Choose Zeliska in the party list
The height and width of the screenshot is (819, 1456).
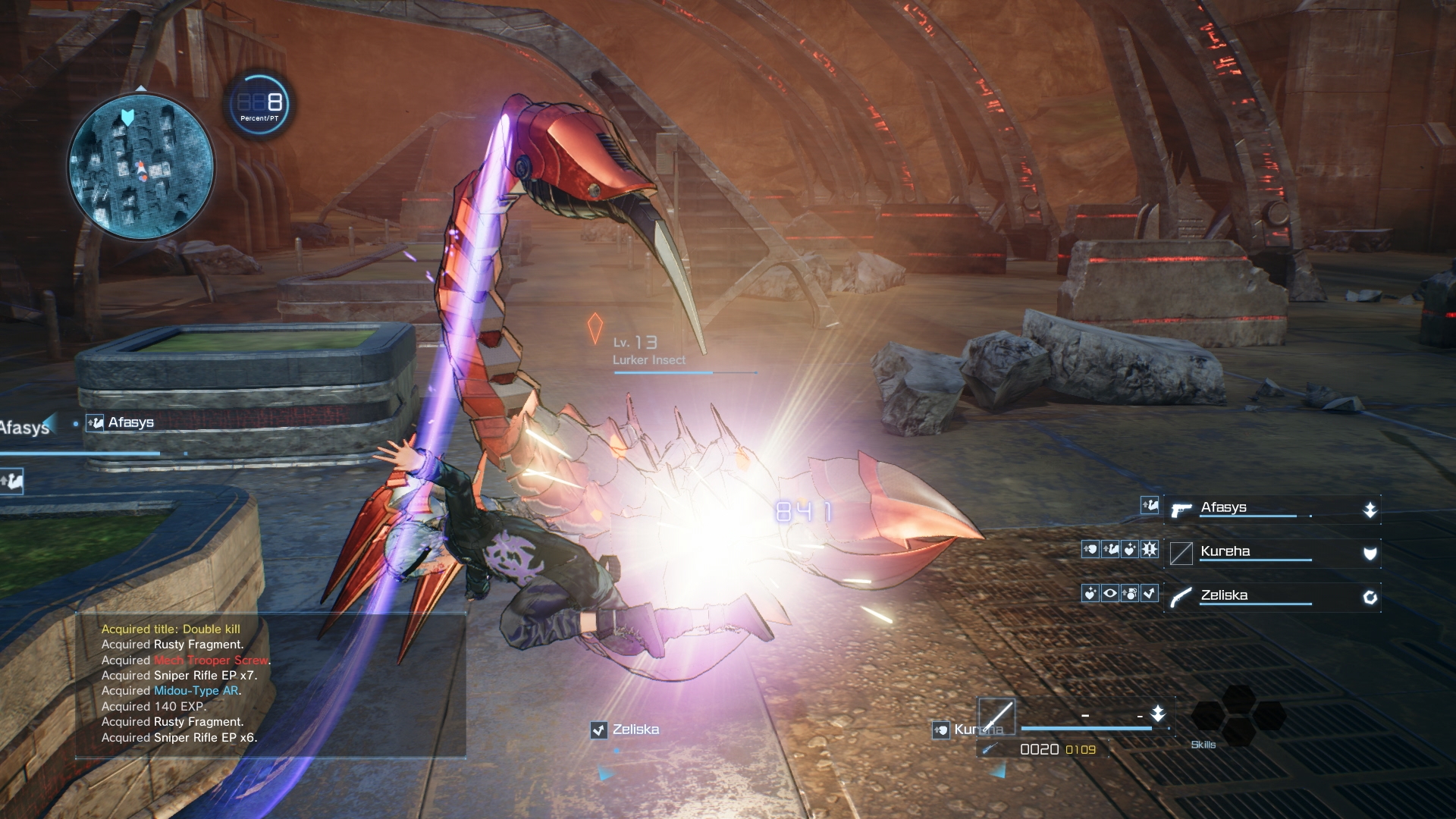pos(1224,596)
